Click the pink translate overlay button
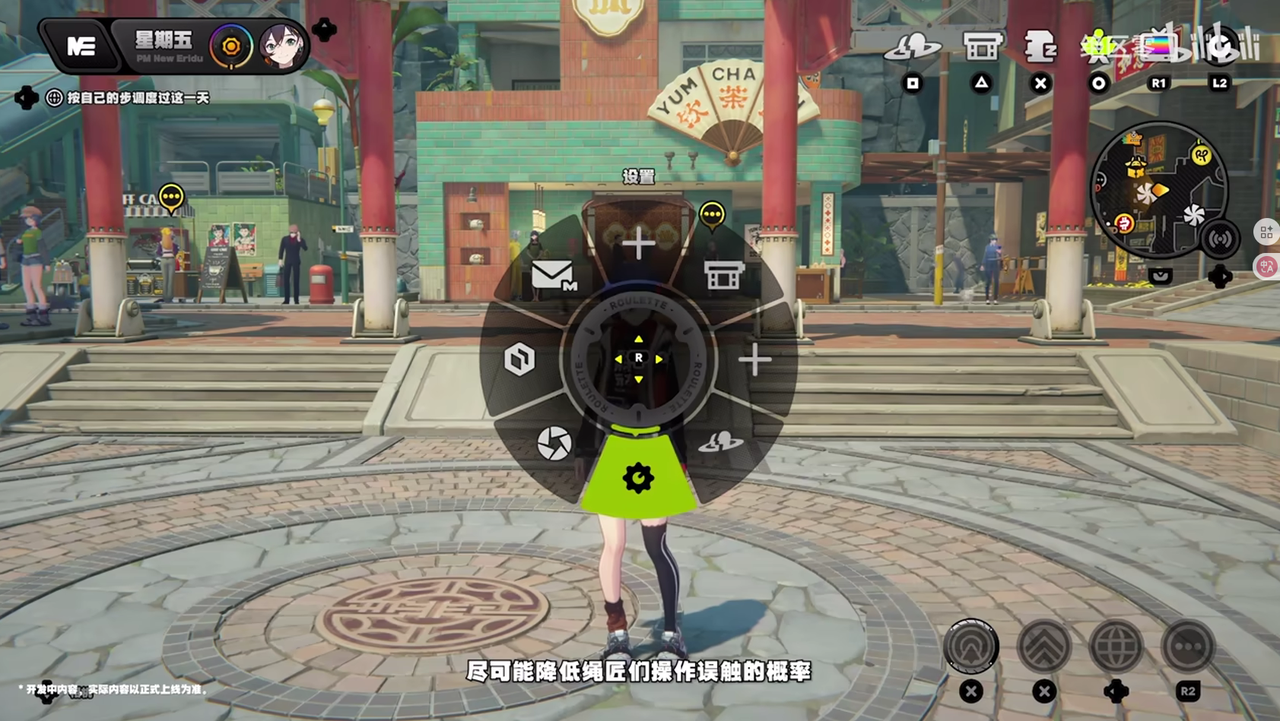 click(1267, 266)
